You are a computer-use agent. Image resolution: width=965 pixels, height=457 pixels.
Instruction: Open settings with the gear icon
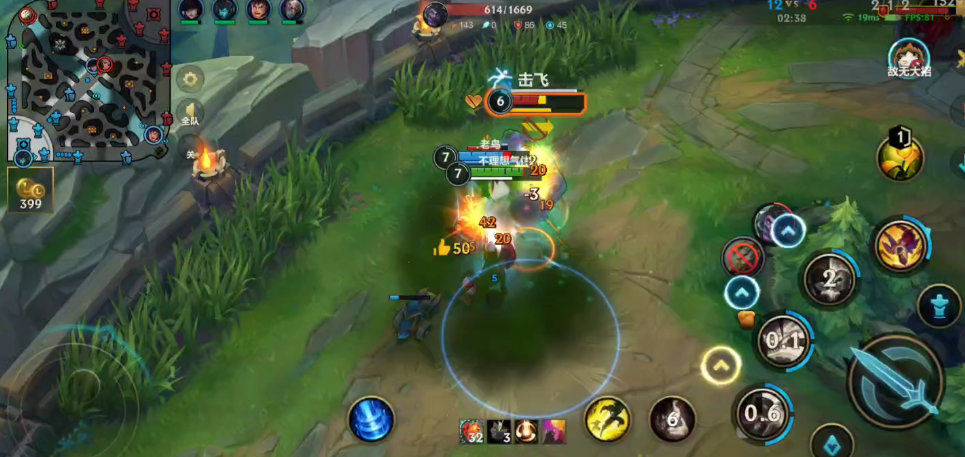point(189,78)
